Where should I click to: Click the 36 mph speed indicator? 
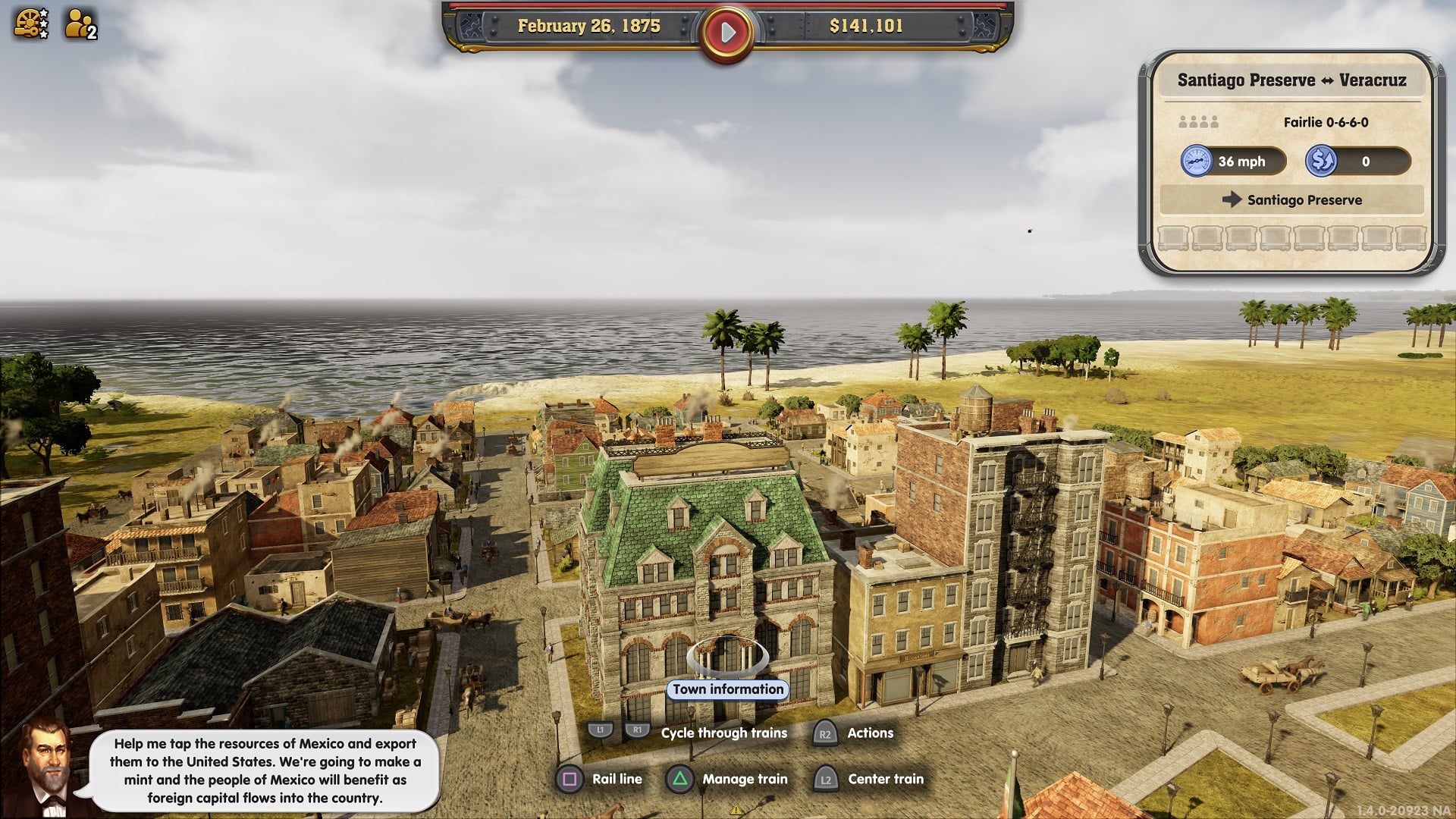(x=1233, y=162)
